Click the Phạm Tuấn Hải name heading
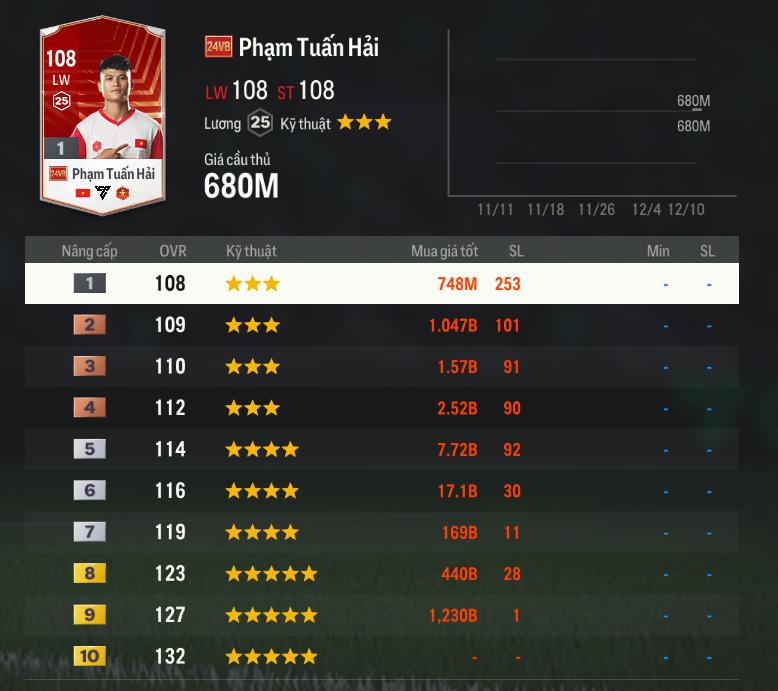The width and height of the screenshot is (778, 691). (308, 47)
